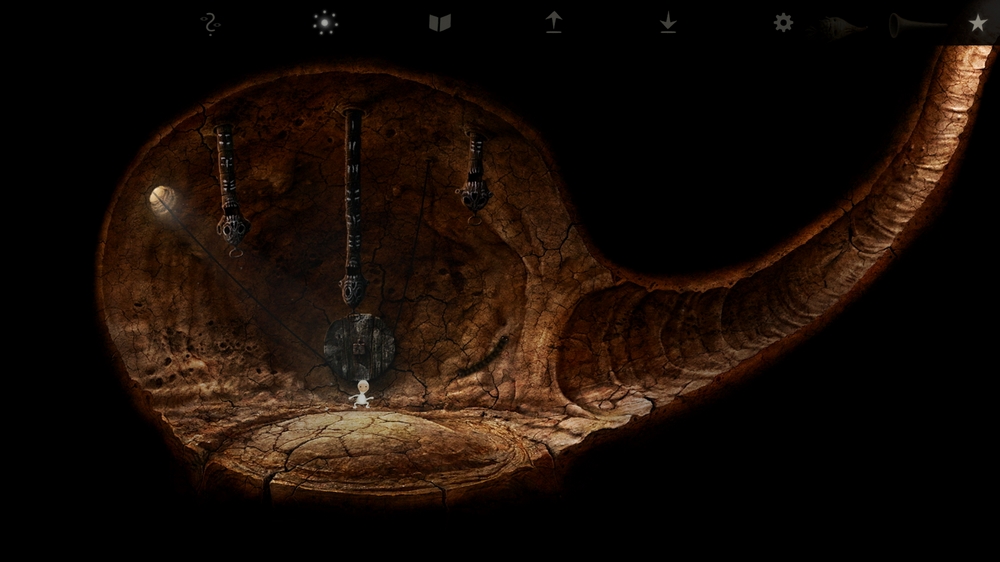Click the star achievements icon
Image resolution: width=1000 pixels, height=562 pixels.
978,23
